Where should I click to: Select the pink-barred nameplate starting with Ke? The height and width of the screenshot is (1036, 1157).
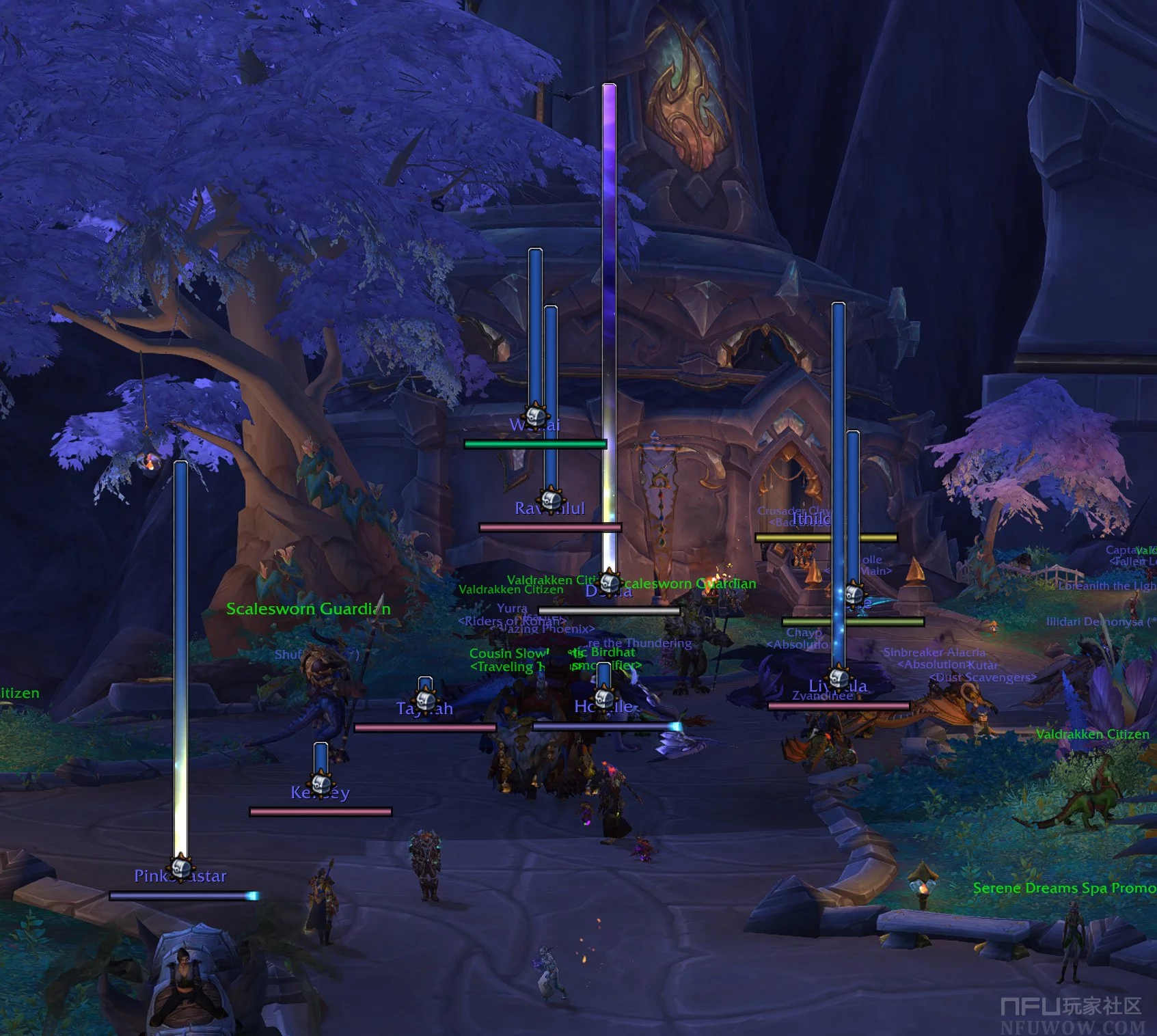point(321,812)
